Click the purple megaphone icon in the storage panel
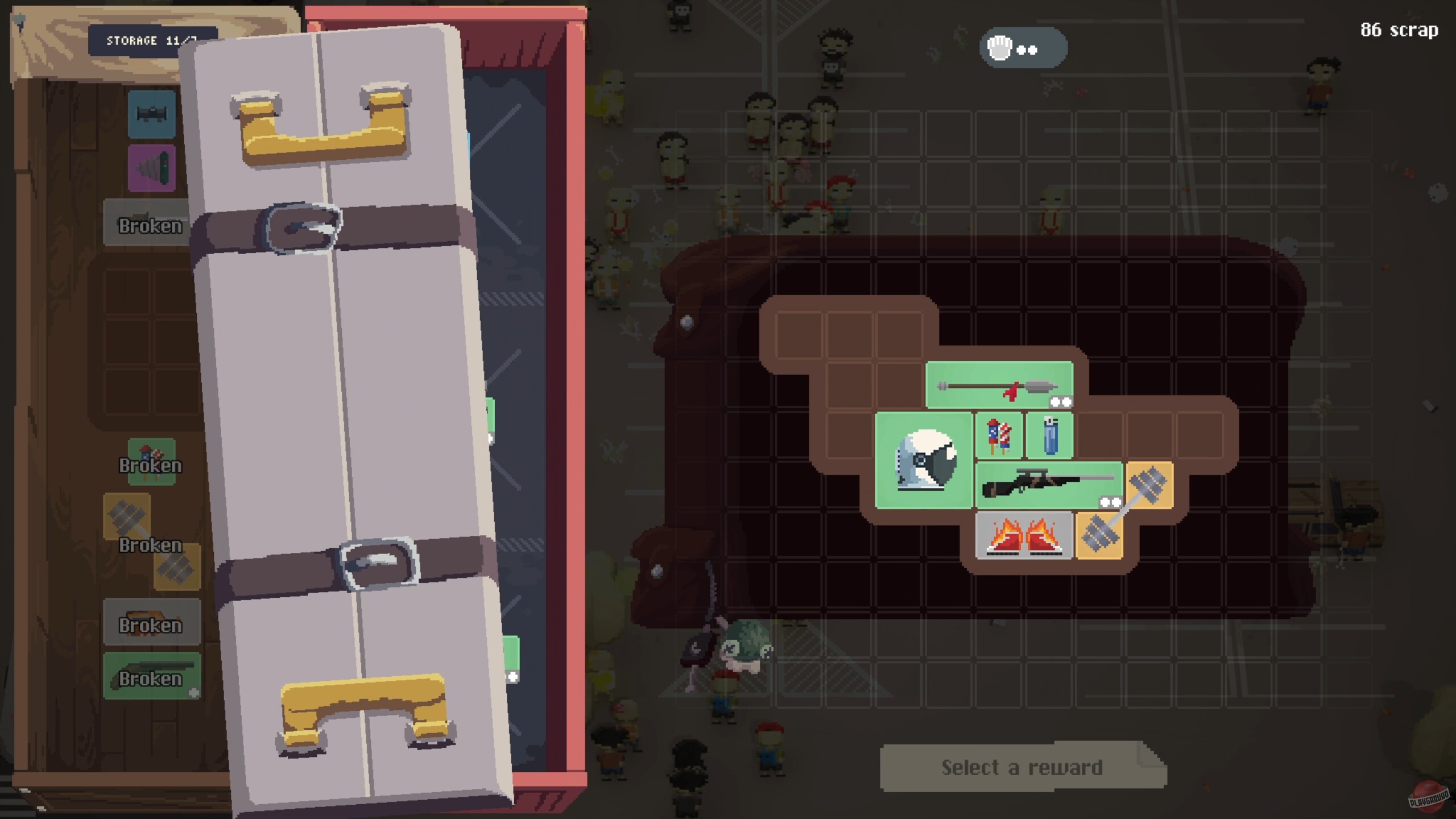1456x819 pixels. point(151,168)
